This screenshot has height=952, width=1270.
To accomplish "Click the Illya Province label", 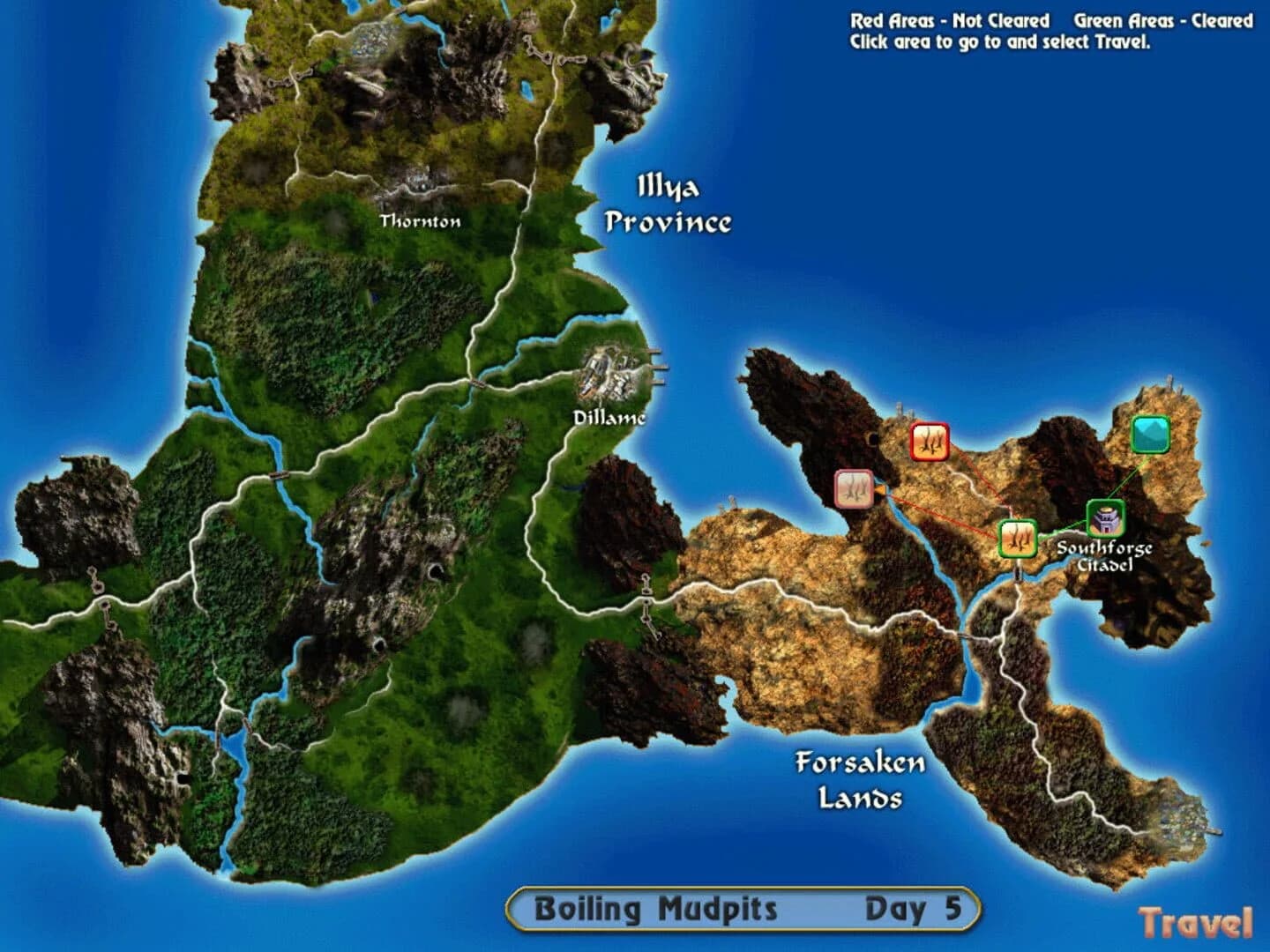I will 668,205.
